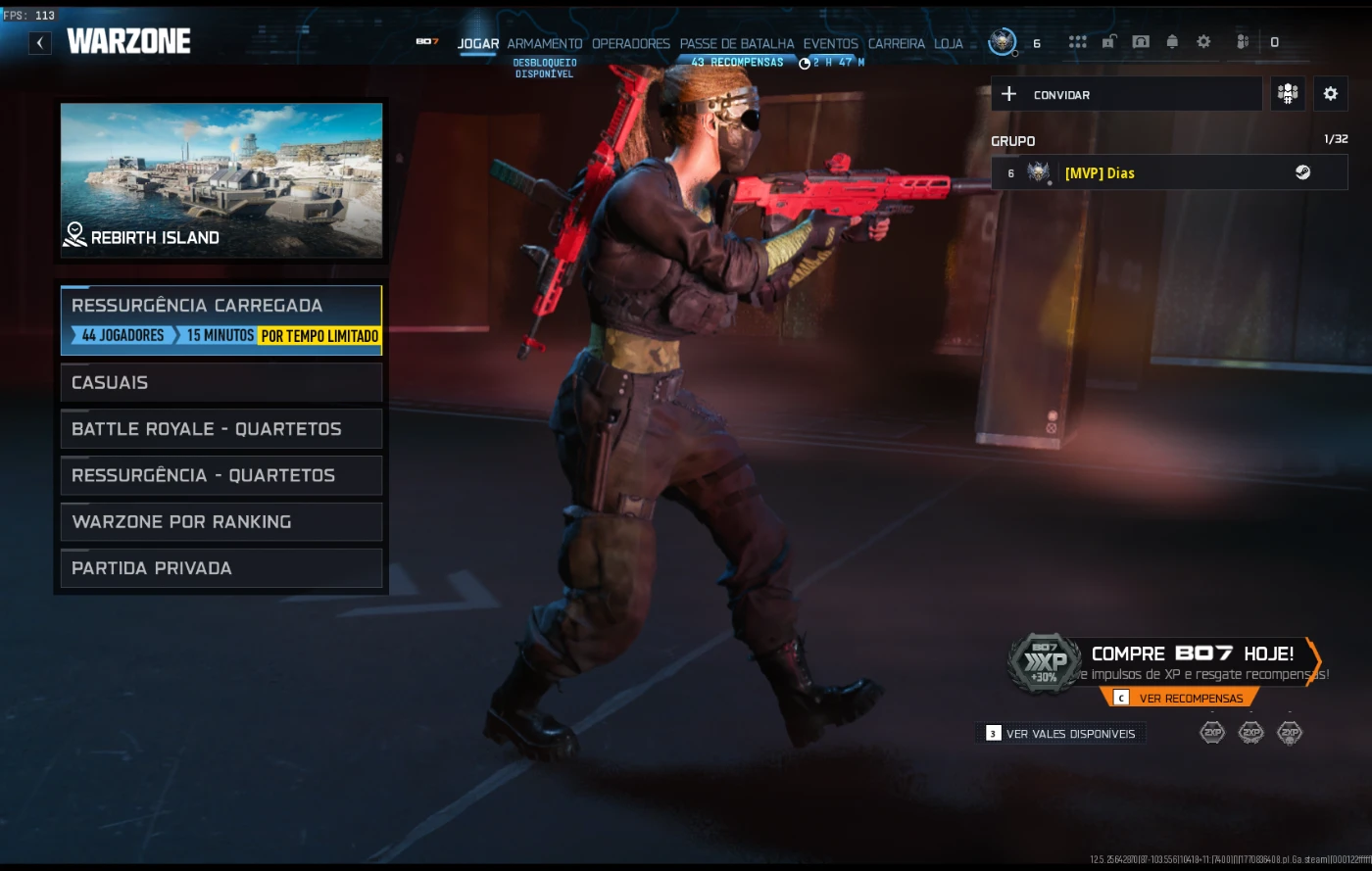Select Battle Royale - Quartetos mode
This screenshot has height=871, width=1372.
pyautogui.click(x=220, y=429)
